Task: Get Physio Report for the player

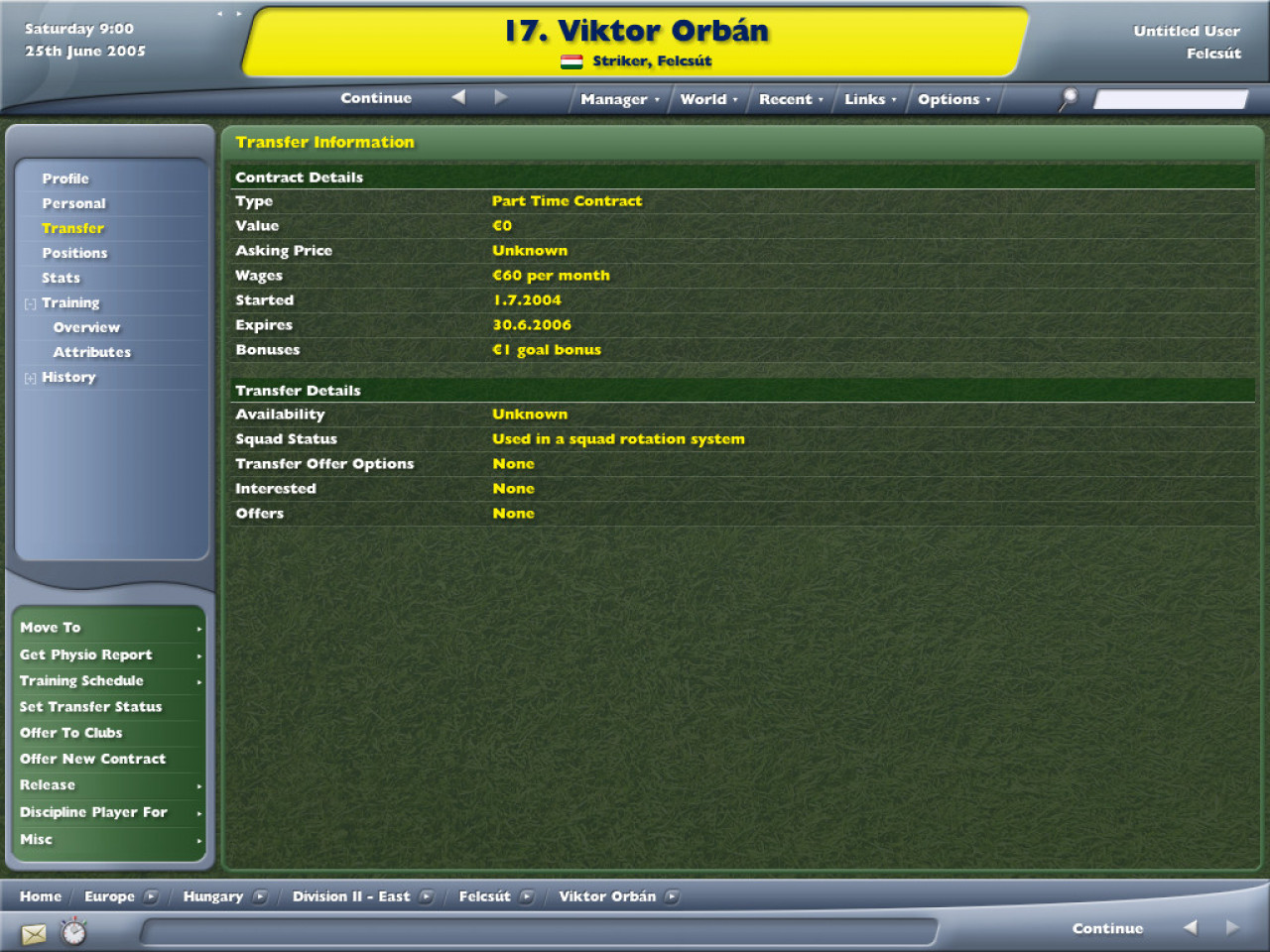Action: coord(85,654)
